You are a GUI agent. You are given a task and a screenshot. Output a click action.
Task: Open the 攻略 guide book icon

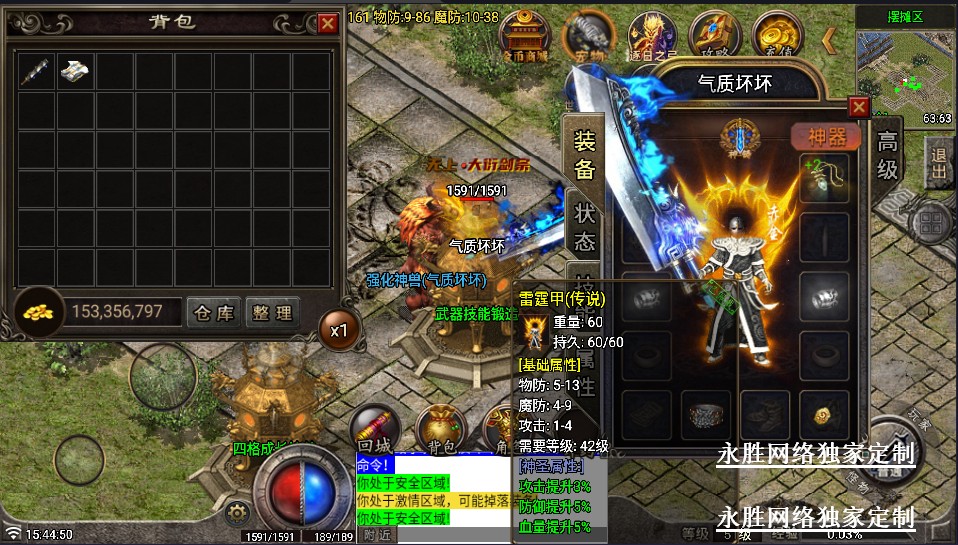[x=713, y=35]
